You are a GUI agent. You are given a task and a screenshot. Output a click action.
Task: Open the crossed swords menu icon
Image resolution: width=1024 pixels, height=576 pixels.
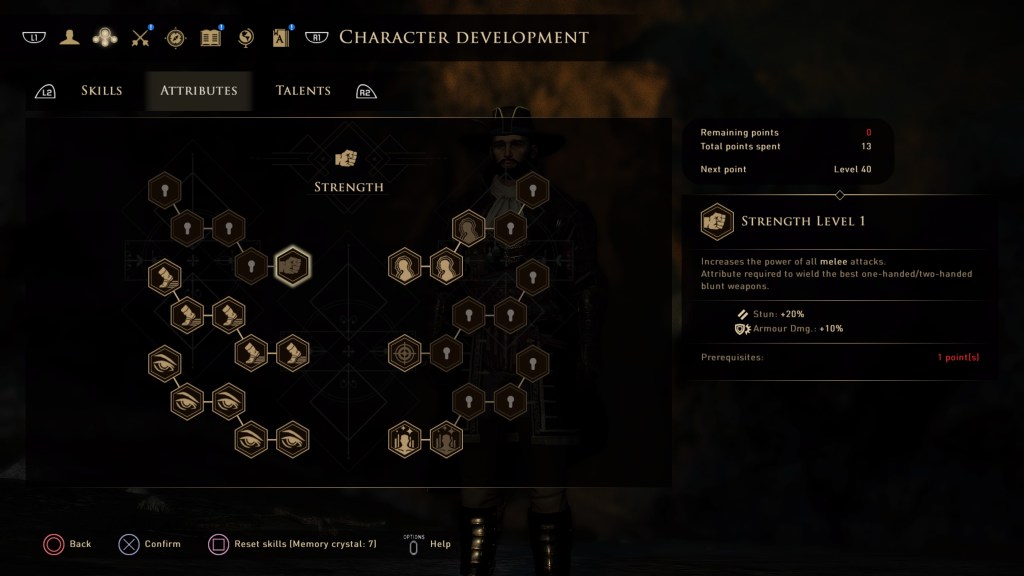140,38
